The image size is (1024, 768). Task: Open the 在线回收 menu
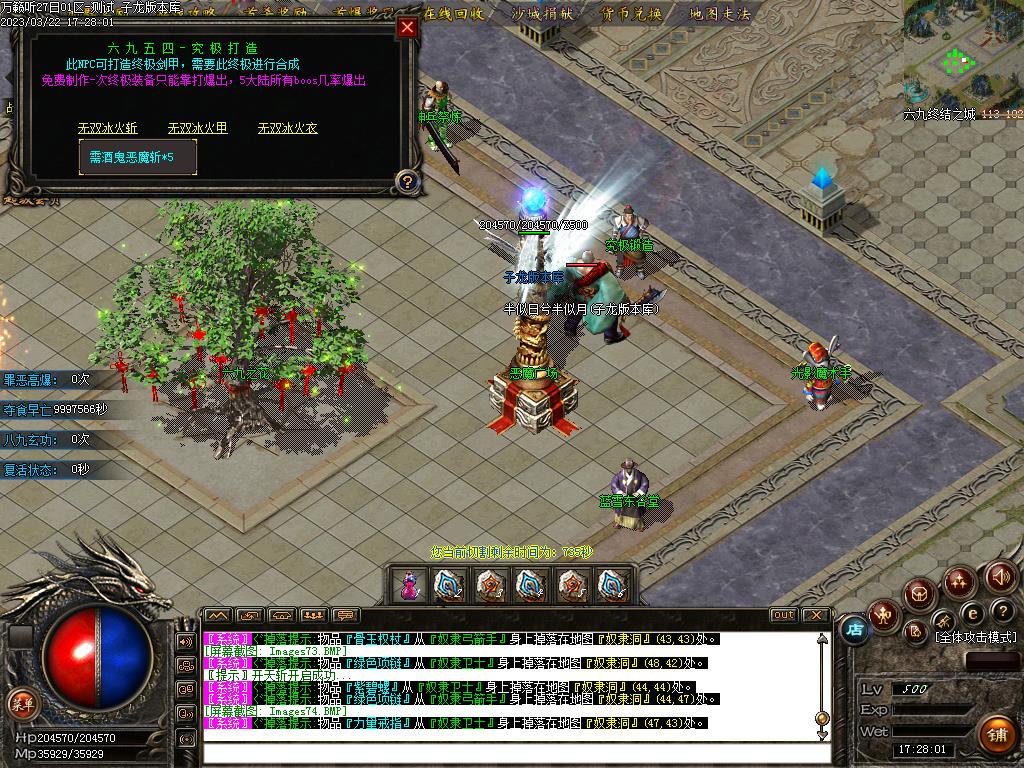[x=454, y=13]
